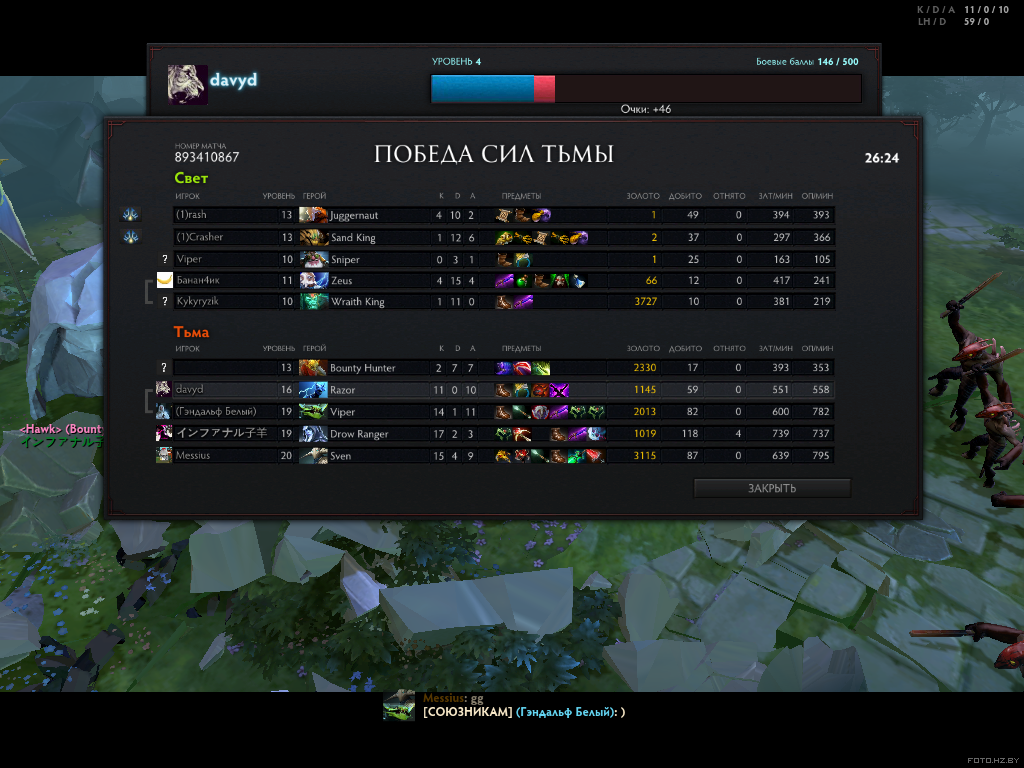Click the Drow Ranger hero portrait
This screenshot has width=1024, height=768.
click(314, 434)
